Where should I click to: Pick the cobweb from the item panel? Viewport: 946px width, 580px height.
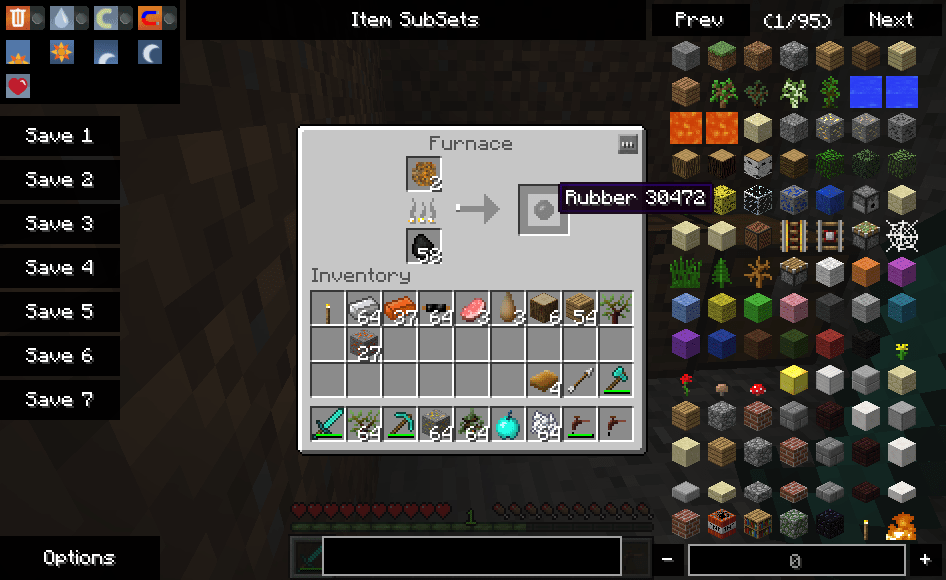pyautogui.click(x=902, y=237)
